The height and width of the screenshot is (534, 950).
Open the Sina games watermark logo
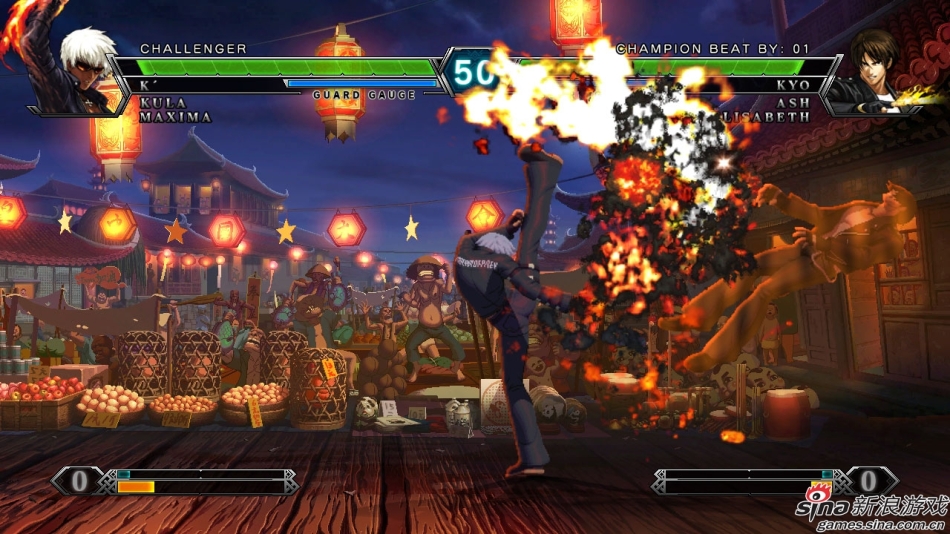click(x=871, y=510)
